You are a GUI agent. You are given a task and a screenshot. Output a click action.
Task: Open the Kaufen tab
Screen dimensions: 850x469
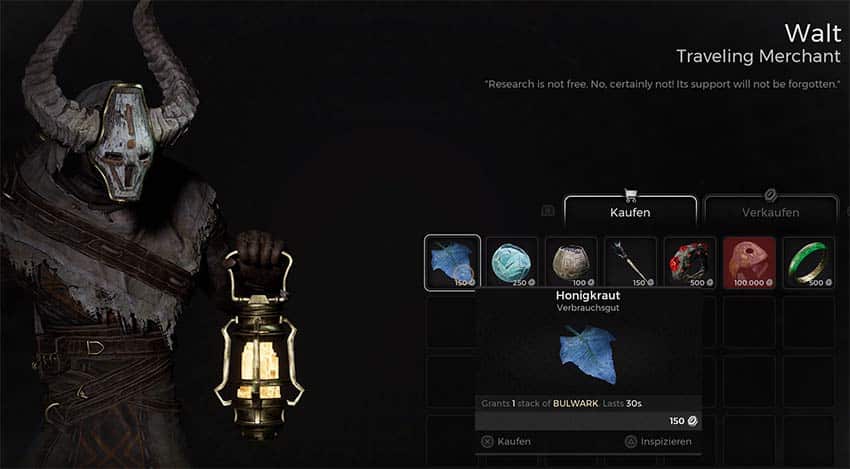click(630, 210)
